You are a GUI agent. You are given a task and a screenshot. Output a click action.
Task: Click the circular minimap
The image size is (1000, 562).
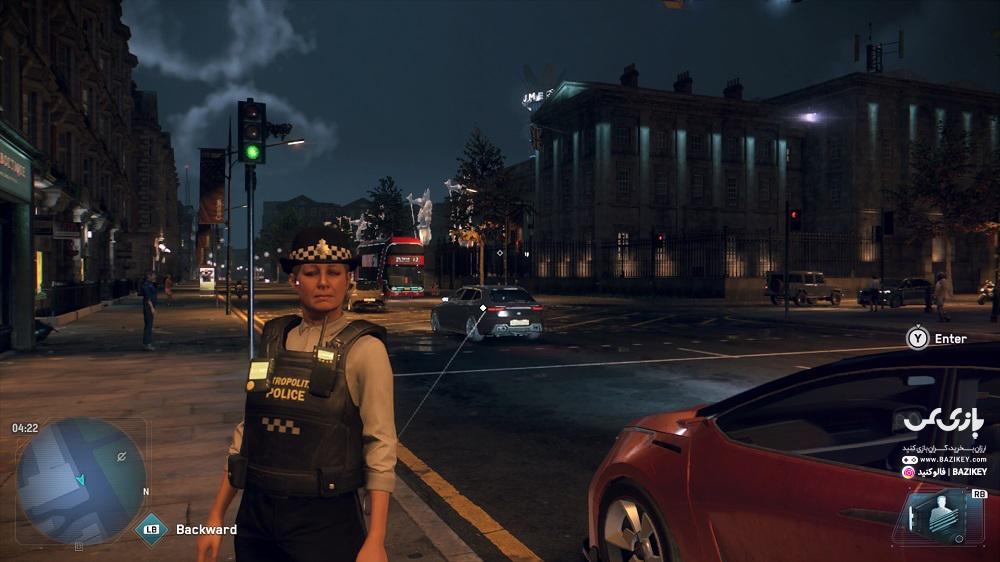(x=81, y=481)
